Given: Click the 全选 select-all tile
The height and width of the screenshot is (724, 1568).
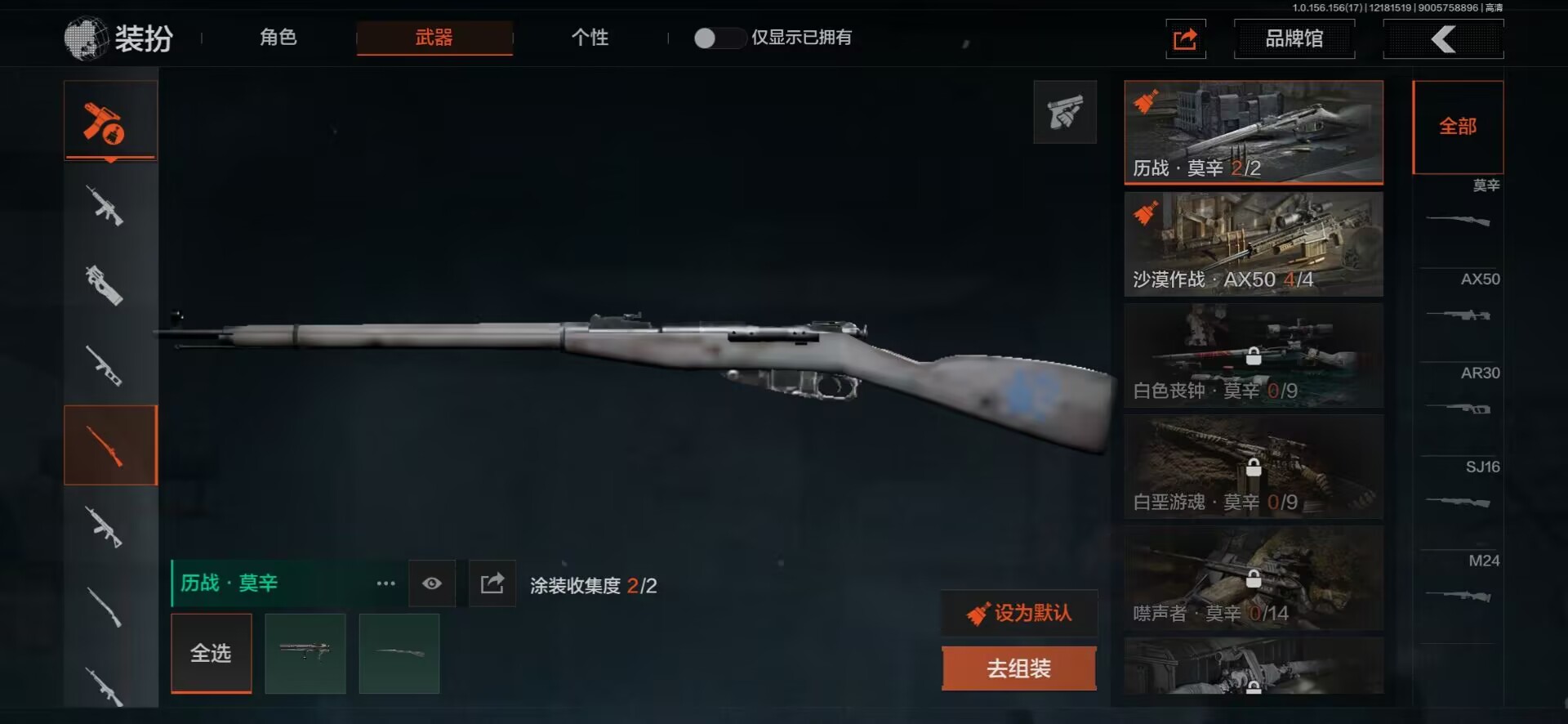Looking at the screenshot, I should click(211, 653).
